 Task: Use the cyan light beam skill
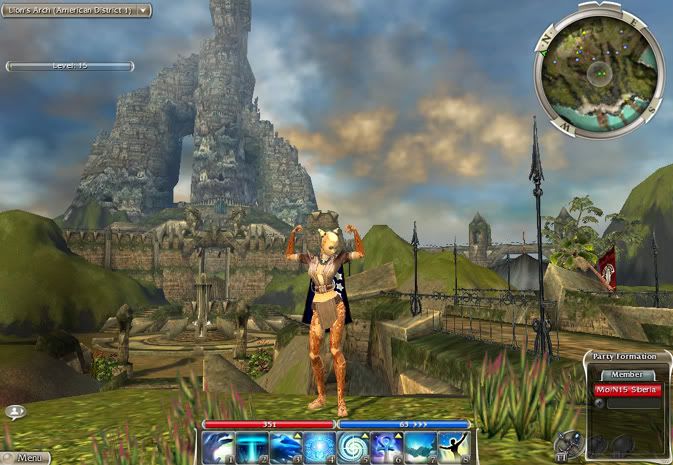pos(253,448)
